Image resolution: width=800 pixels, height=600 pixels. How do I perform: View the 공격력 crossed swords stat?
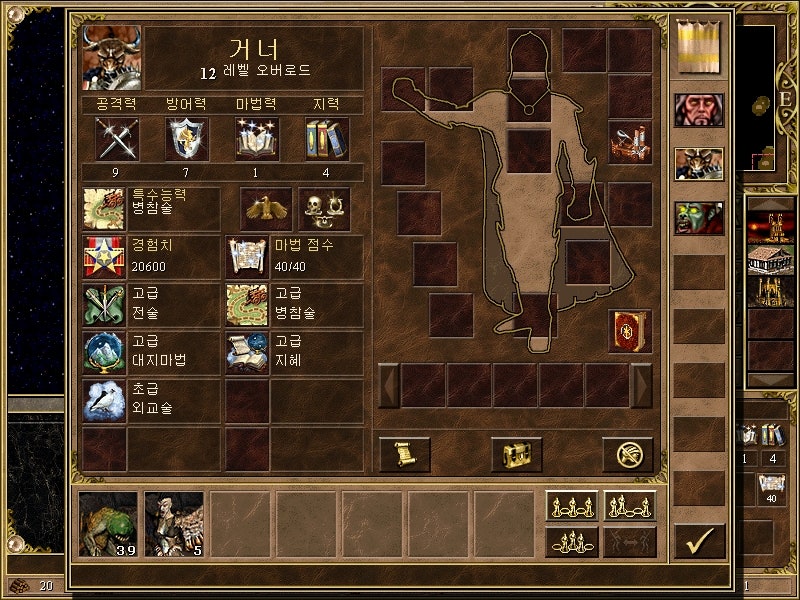(116, 138)
